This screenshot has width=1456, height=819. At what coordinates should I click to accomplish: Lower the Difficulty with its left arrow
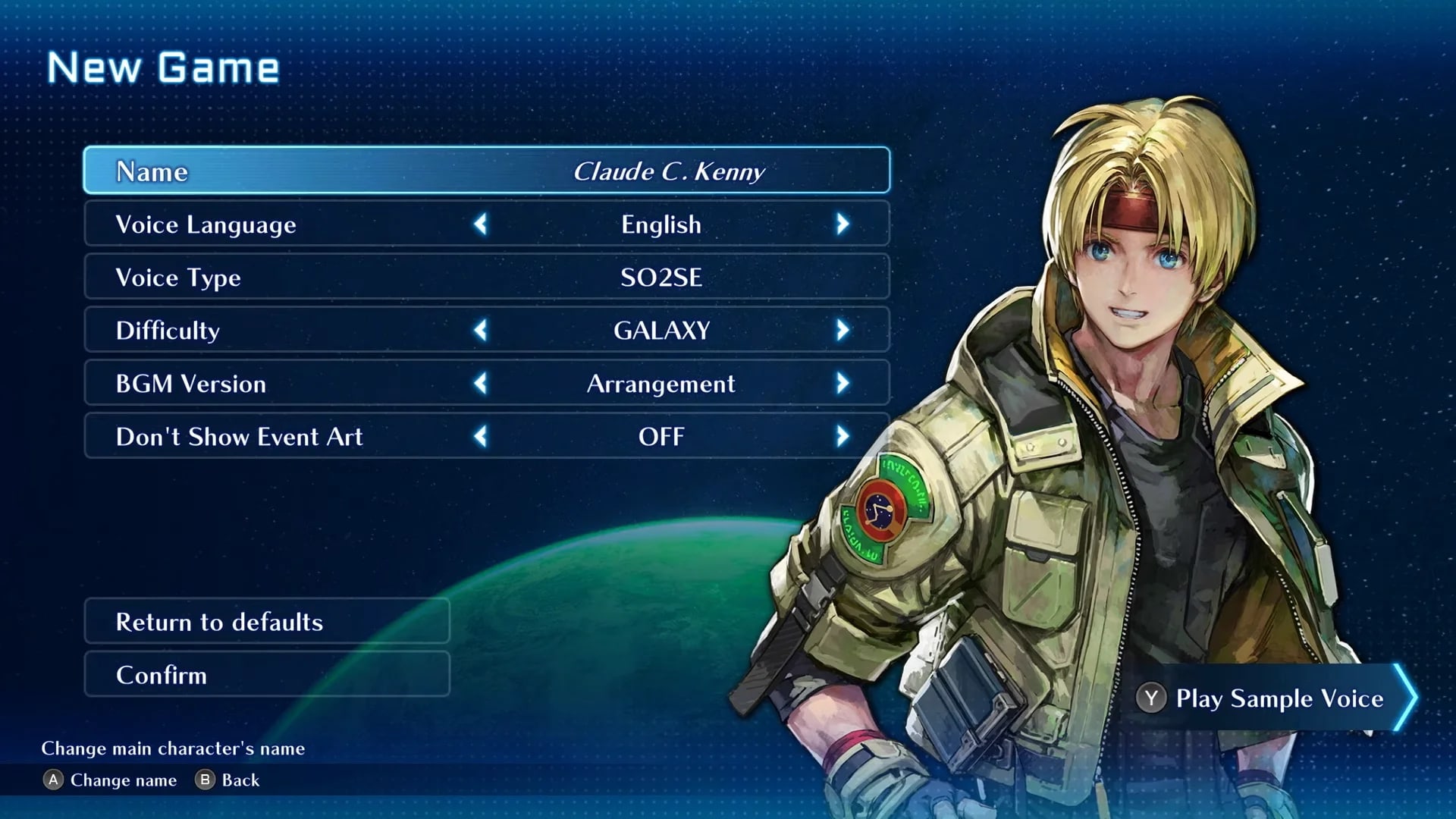(481, 331)
